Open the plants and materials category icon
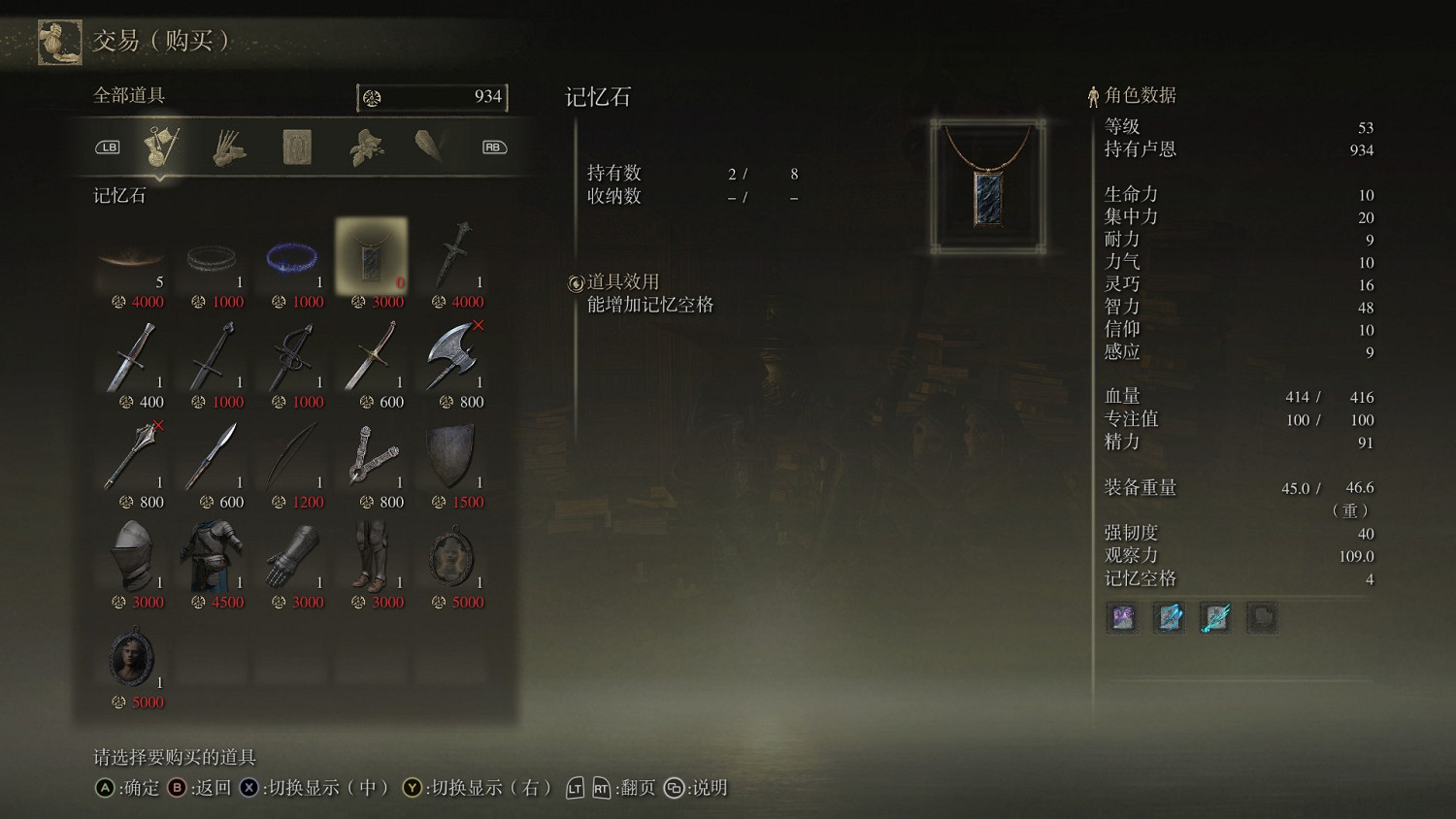 tap(365, 146)
